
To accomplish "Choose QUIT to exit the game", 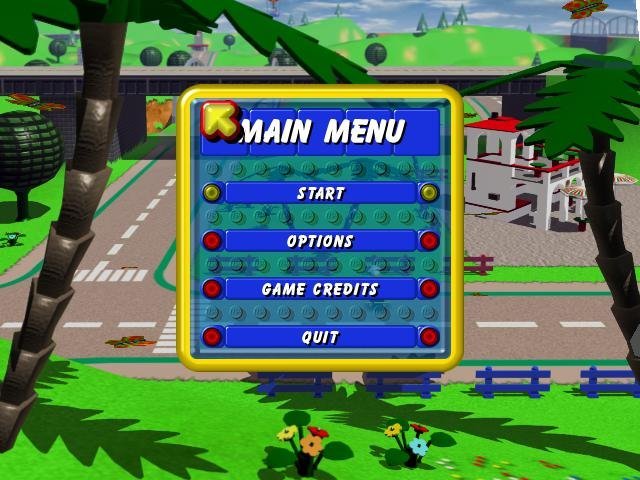I will click(x=320, y=337).
